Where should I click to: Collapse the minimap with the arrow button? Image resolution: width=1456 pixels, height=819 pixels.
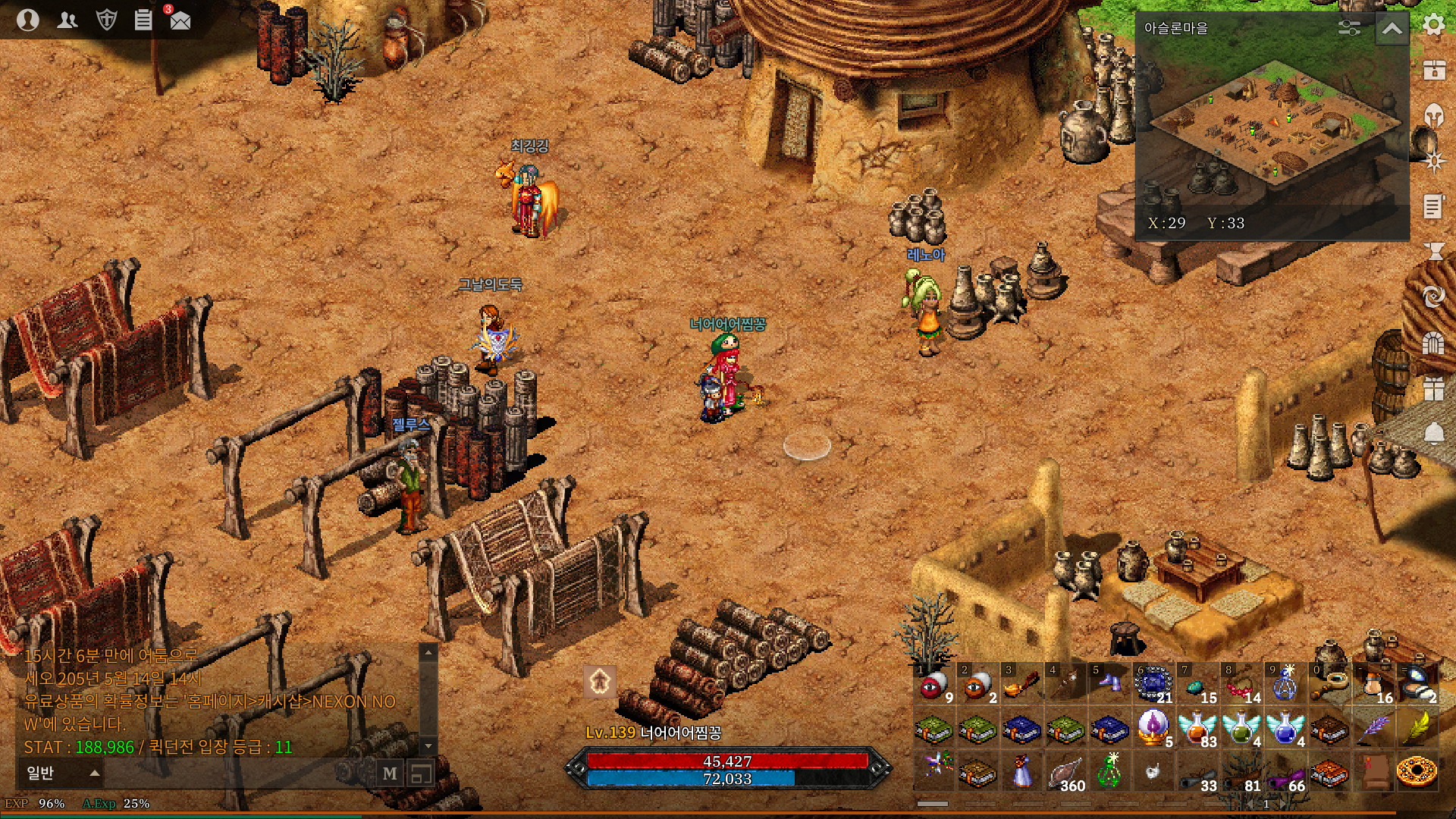pos(1392,29)
